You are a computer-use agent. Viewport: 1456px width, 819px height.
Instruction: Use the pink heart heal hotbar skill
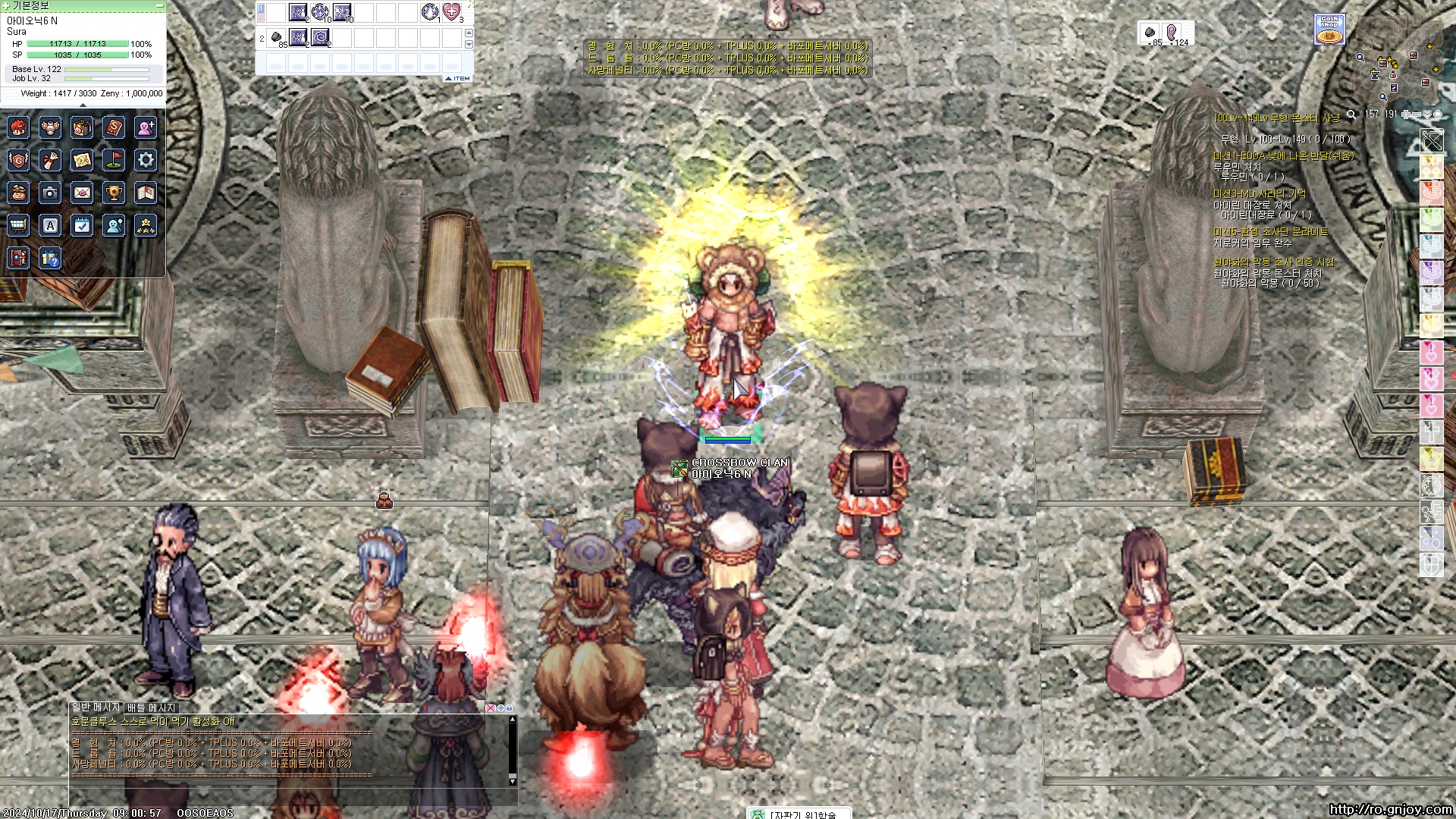[x=452, y=12]
